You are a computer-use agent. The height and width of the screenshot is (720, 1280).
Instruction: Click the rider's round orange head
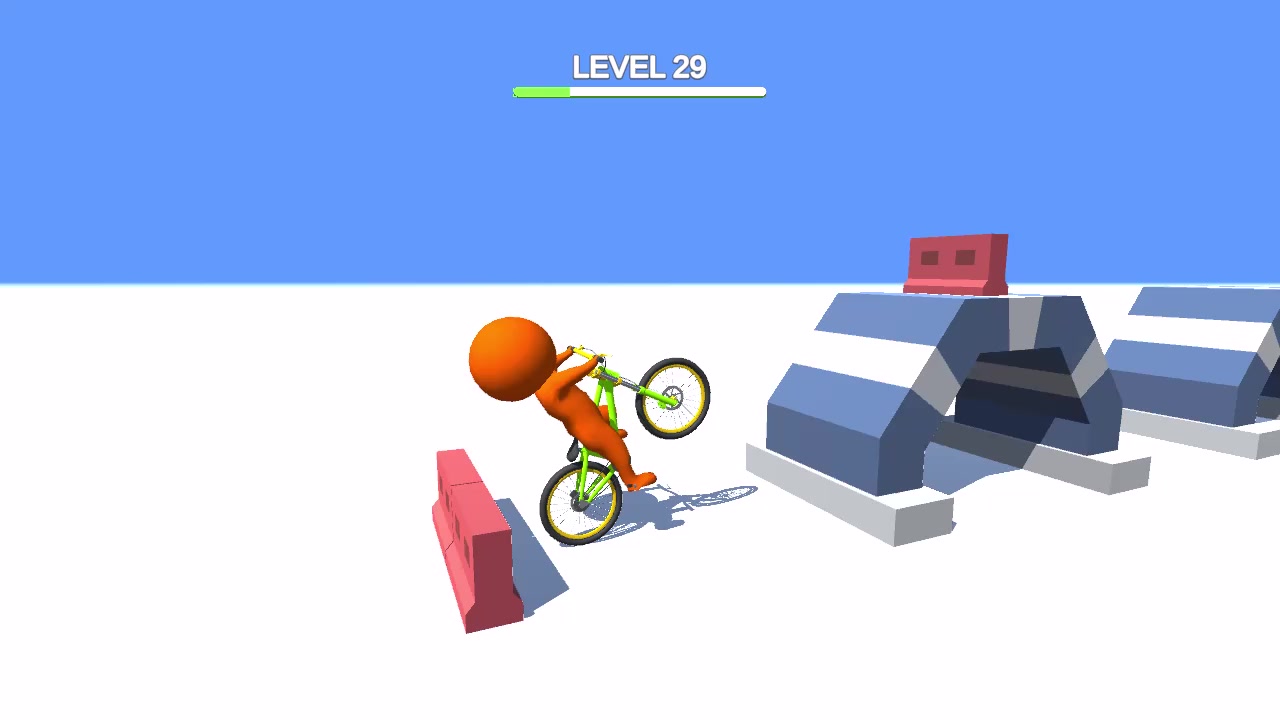coord(512,355)
